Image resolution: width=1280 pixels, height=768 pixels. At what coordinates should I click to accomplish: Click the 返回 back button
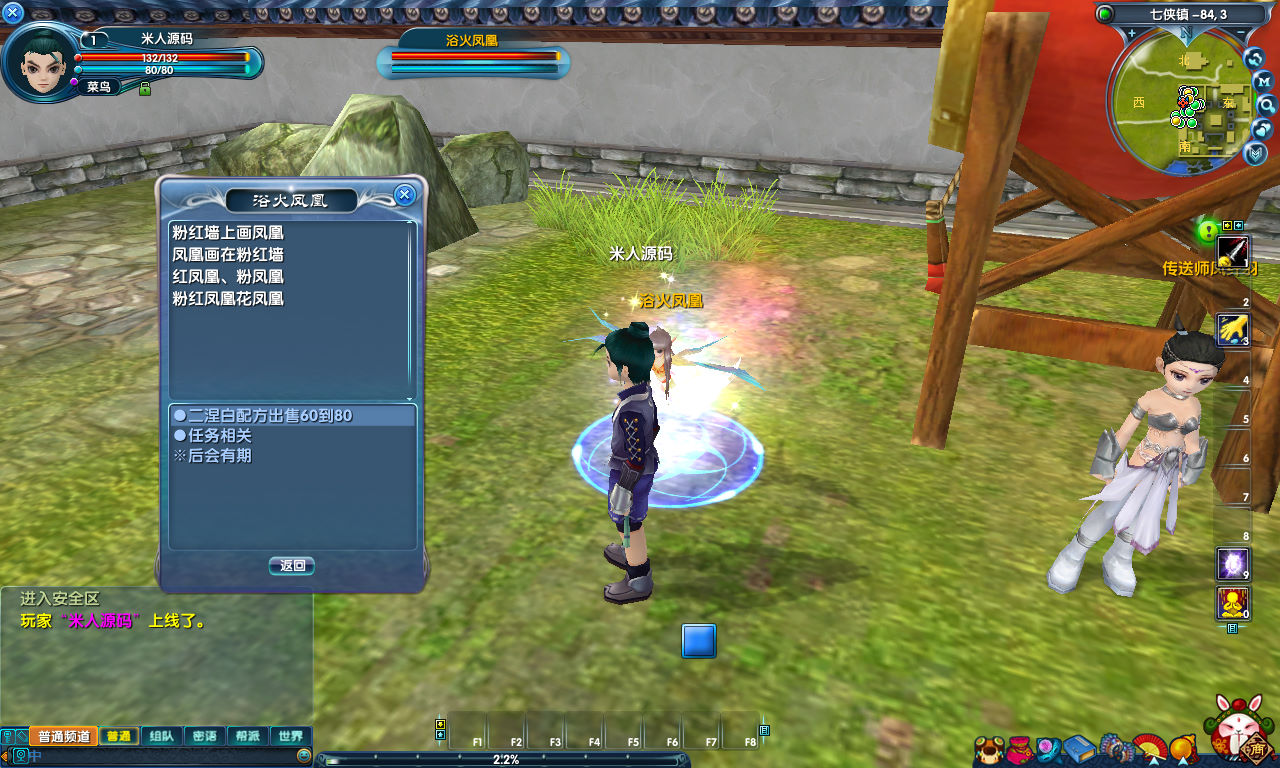tap(292, 566)
